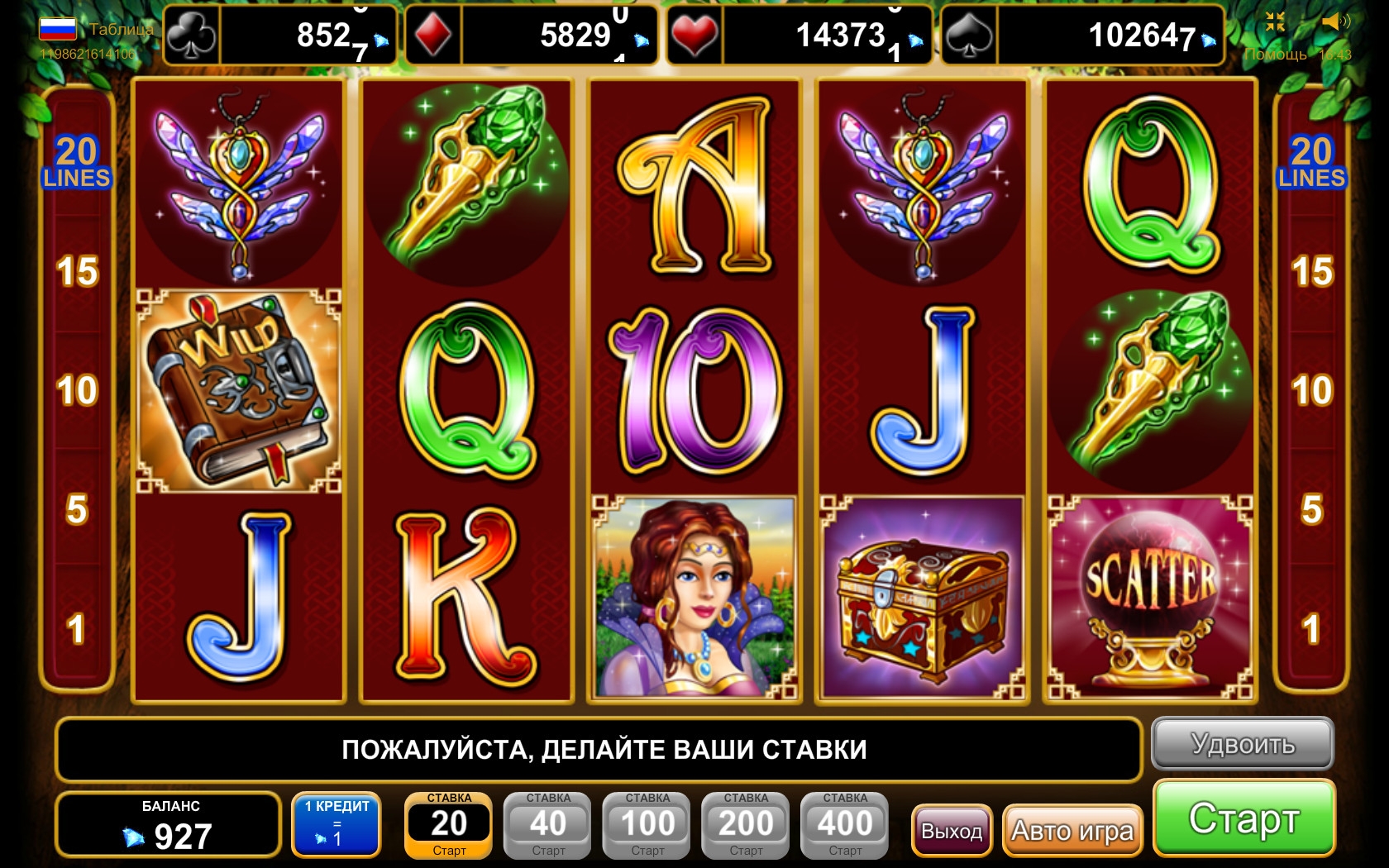Screen dimensions: 1389x868
Task: Open the Таблица paytable
Action: (x=121, y=29)
